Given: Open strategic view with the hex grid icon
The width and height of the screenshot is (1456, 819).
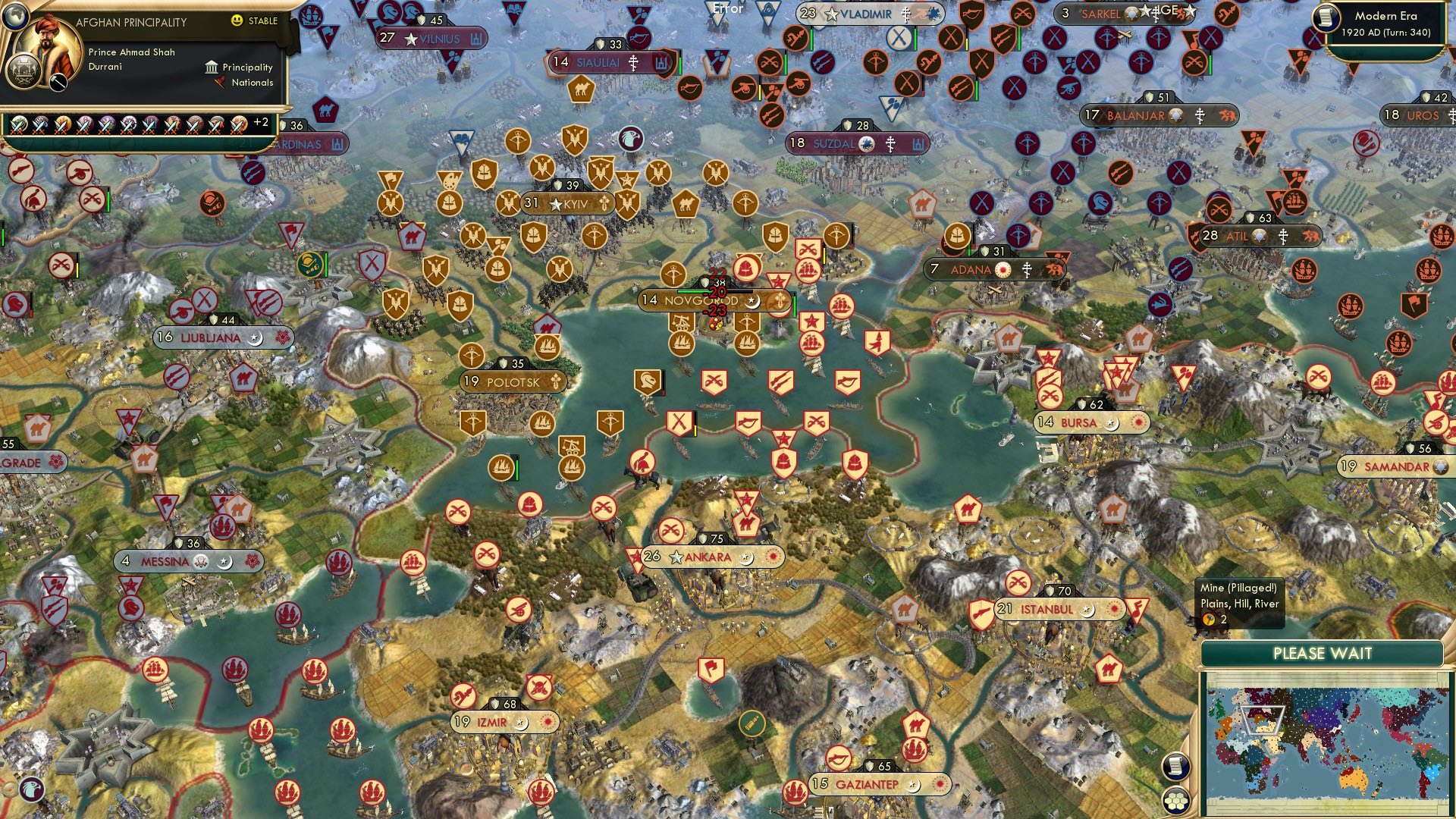Looking at the screenshot, I should [1175, 801].
